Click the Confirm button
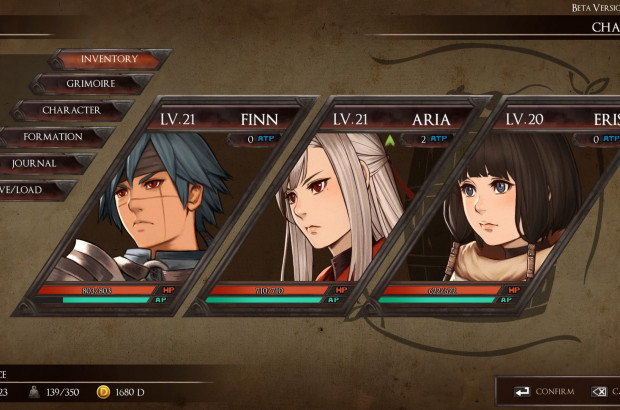Screen dimensions: 620x410 545,391
